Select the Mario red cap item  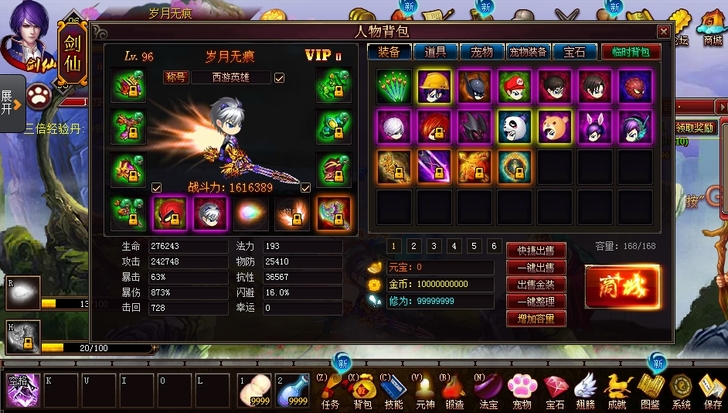coord(514,87)
